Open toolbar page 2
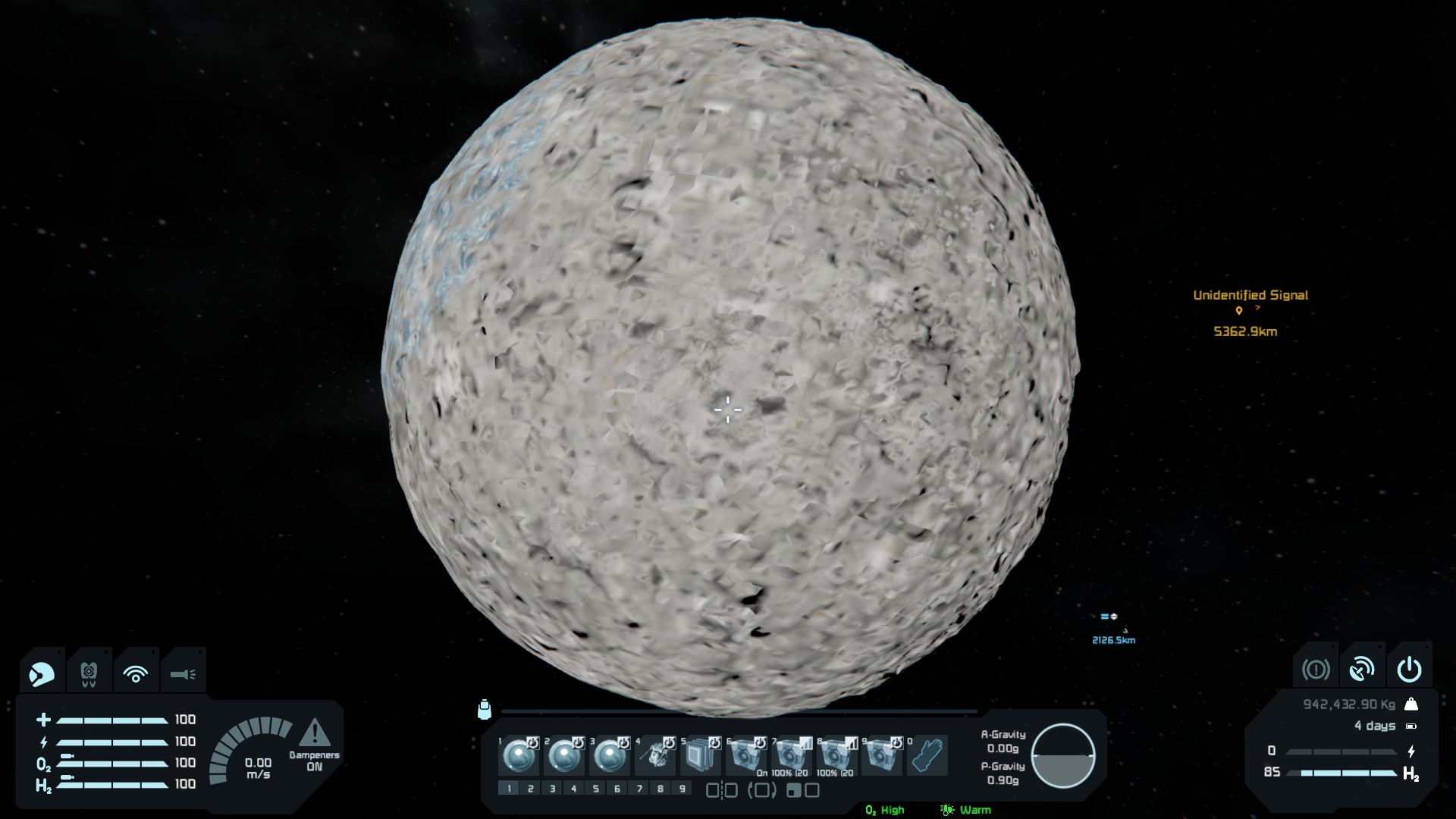 coord(530,789)
